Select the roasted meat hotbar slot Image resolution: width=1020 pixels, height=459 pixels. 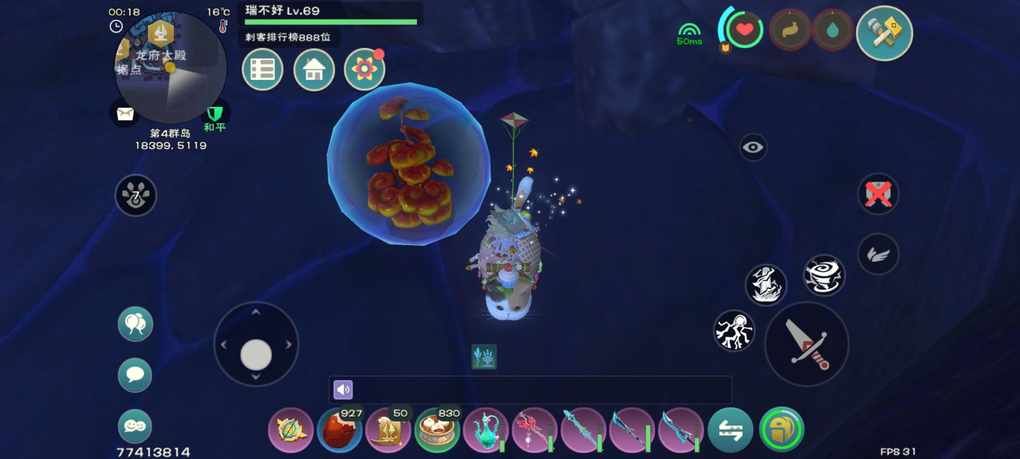(x=340, y=431)
